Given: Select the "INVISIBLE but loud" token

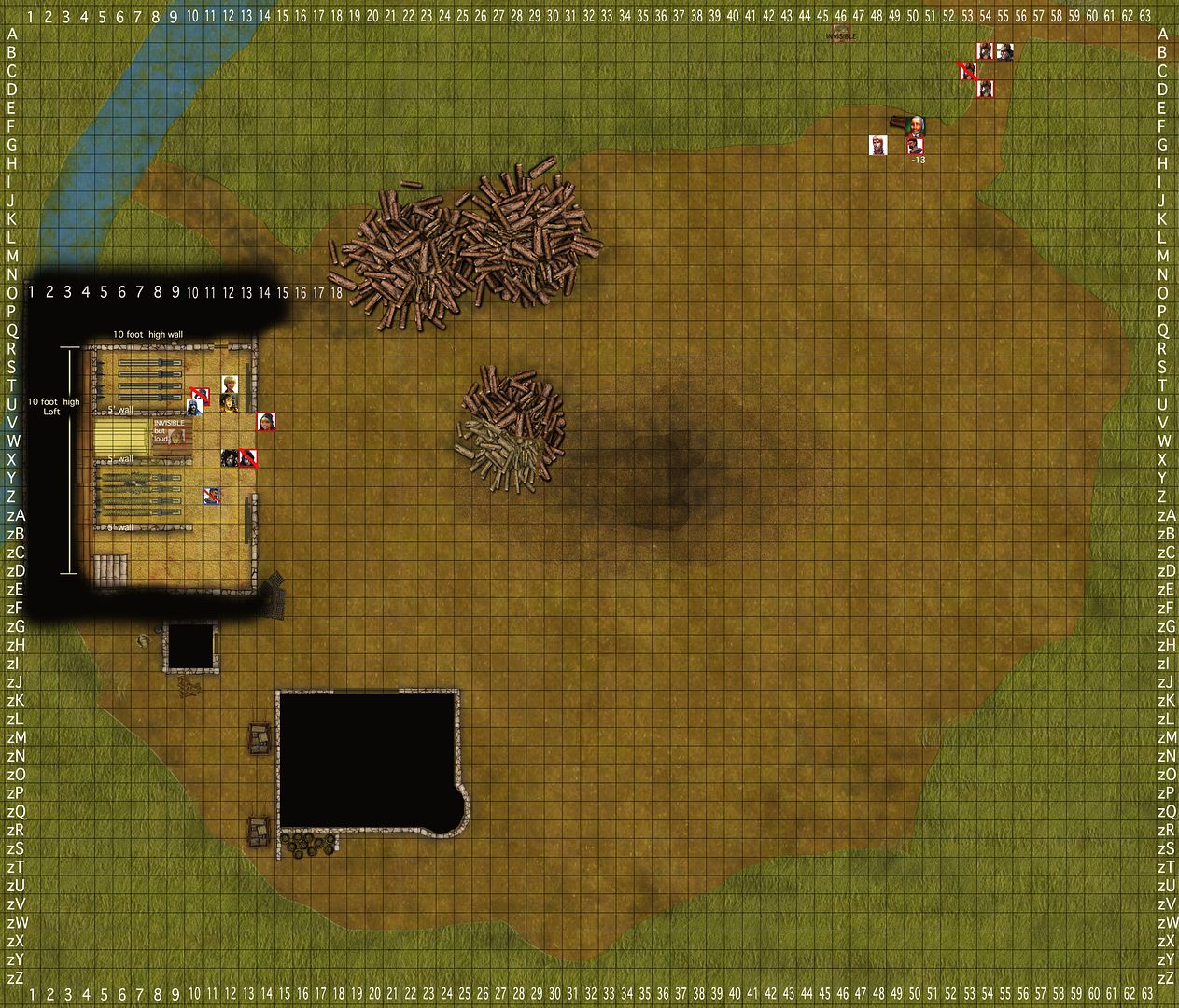Looking at the screenshot, I should [175, 436].
